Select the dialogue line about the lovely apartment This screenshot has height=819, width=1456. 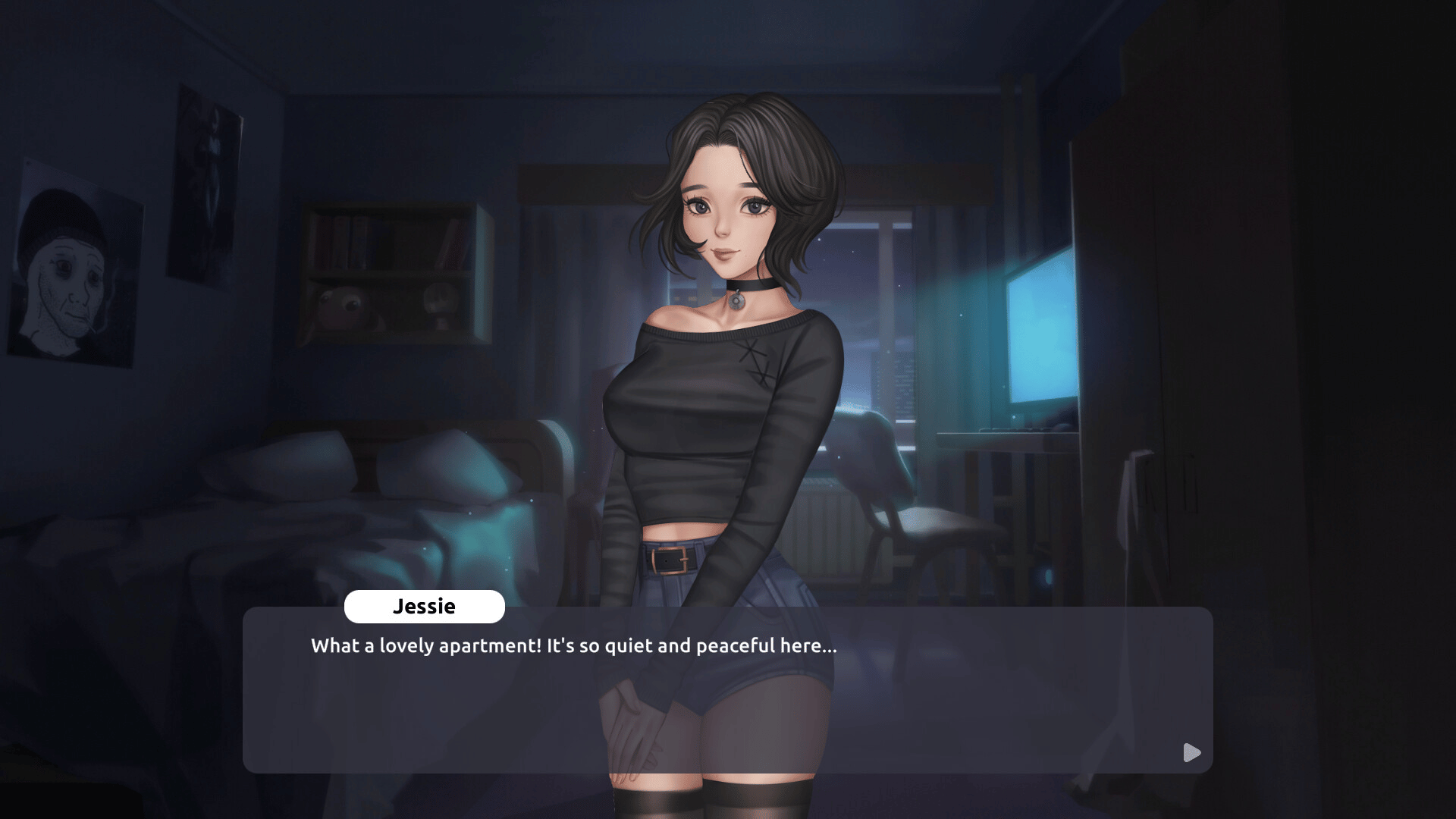[x=573, y=646]
